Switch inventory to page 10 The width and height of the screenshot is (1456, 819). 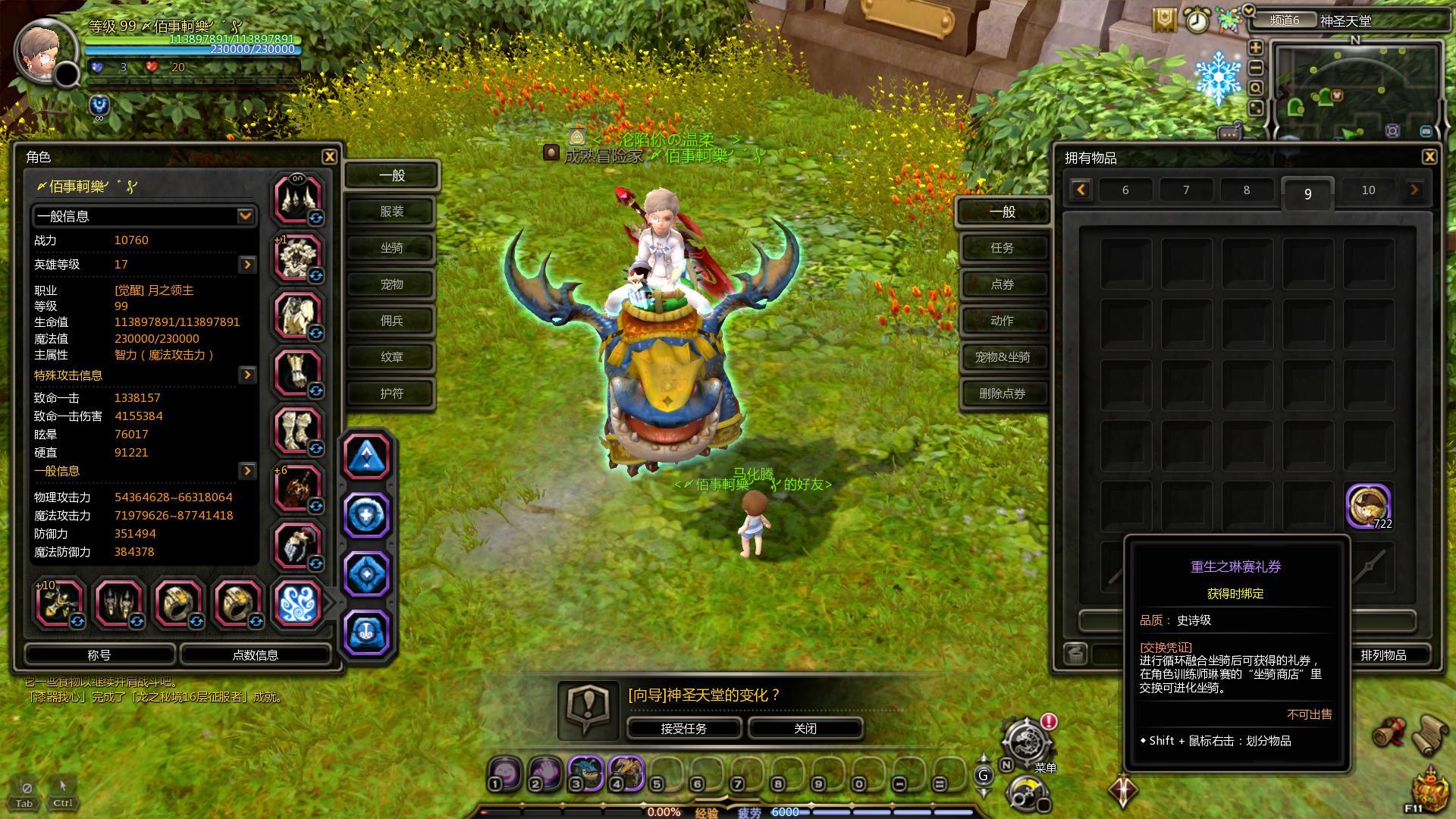pyautogui.click(x=1367, y=190)
